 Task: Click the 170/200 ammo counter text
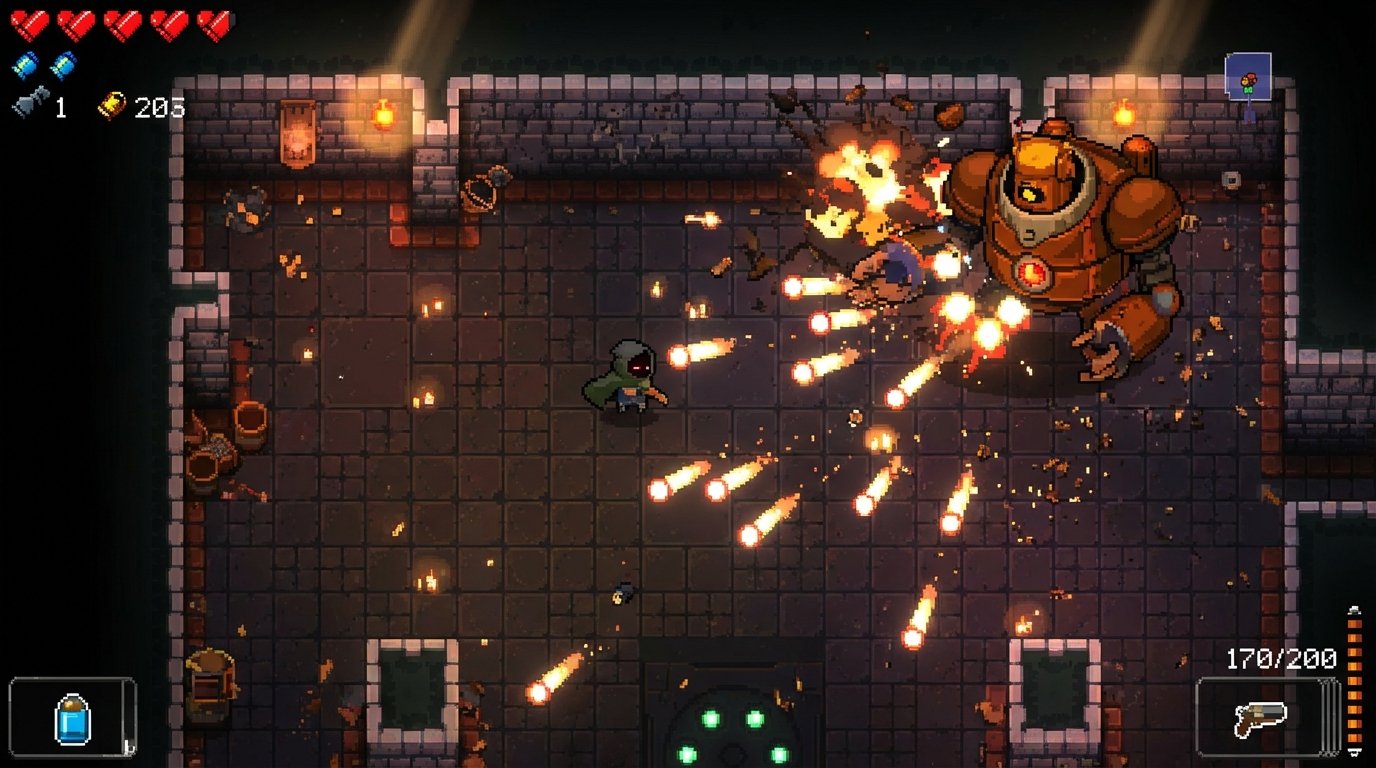click(1282, 658)
